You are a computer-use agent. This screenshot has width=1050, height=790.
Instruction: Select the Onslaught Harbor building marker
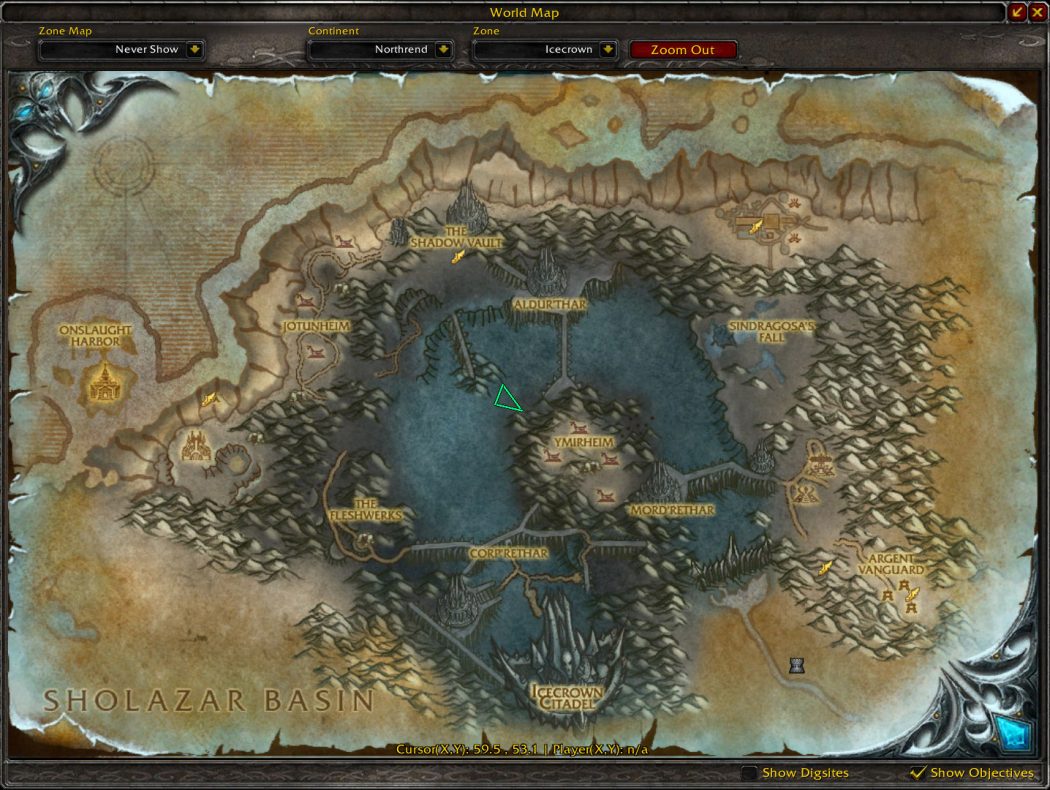[103, 381]
